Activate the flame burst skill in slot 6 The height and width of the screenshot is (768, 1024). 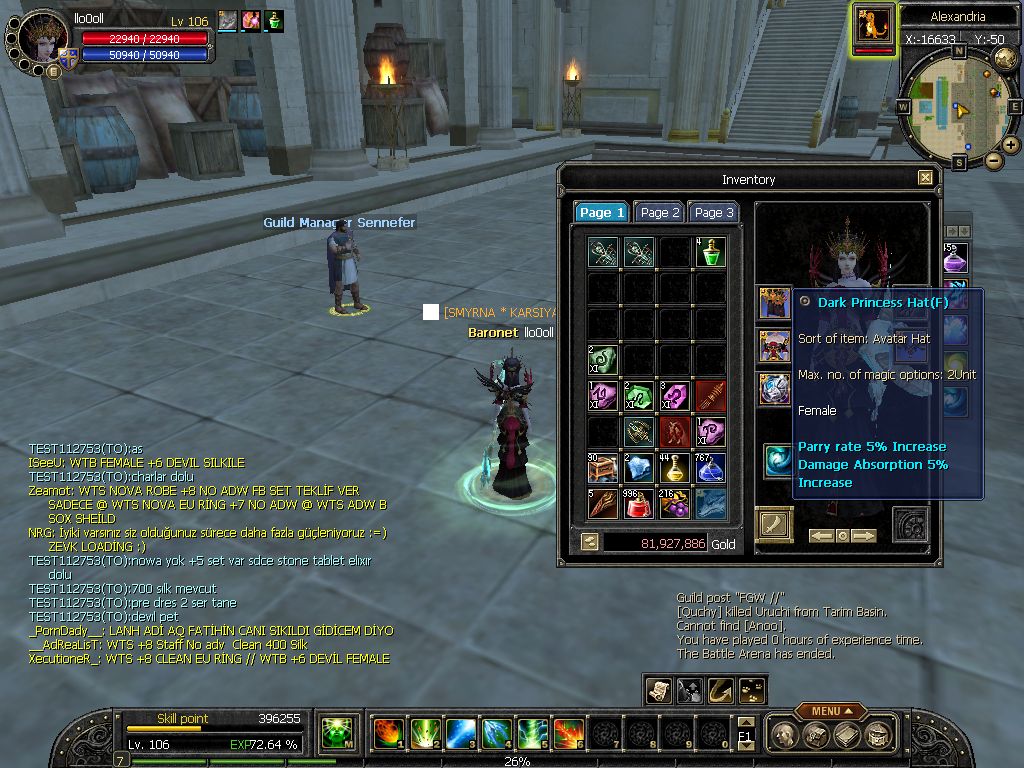568,734
